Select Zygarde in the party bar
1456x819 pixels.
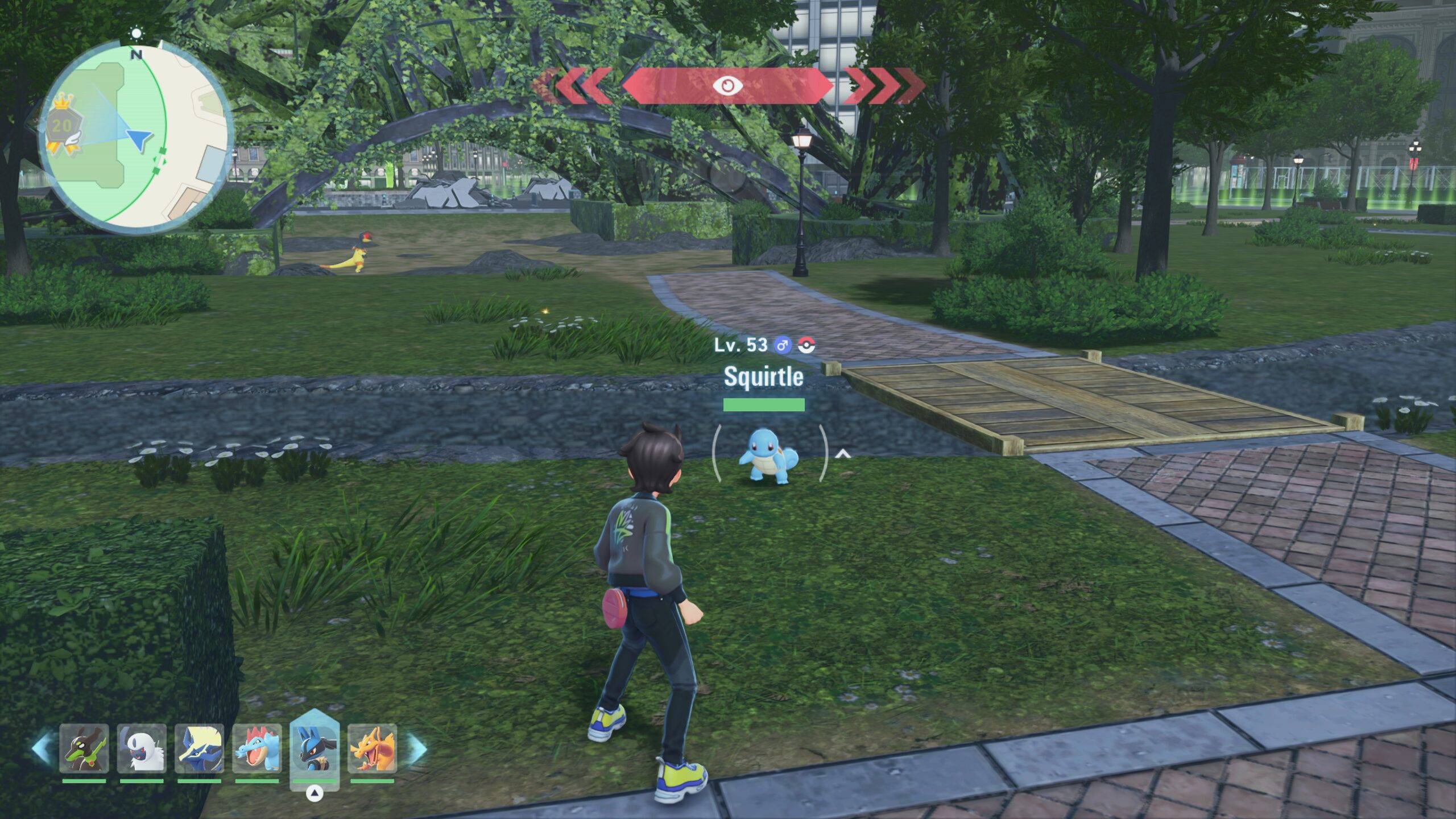[x=84, y=748]
